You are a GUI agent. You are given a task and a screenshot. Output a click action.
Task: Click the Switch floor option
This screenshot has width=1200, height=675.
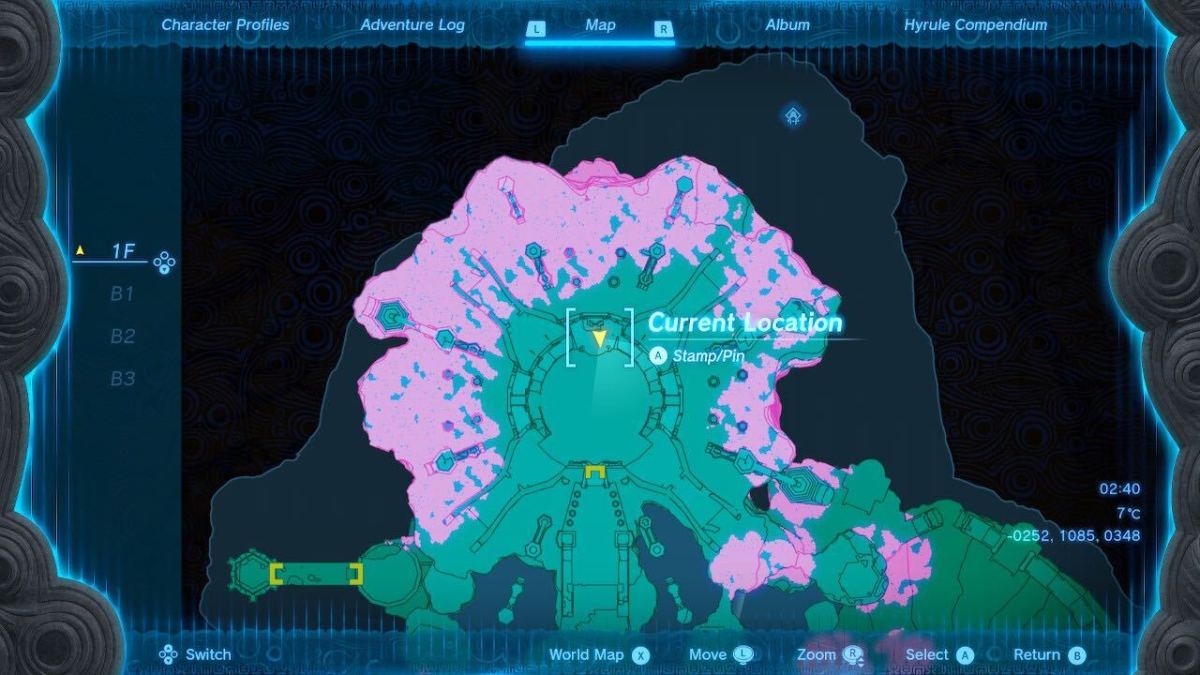click(x=195, y=655)
